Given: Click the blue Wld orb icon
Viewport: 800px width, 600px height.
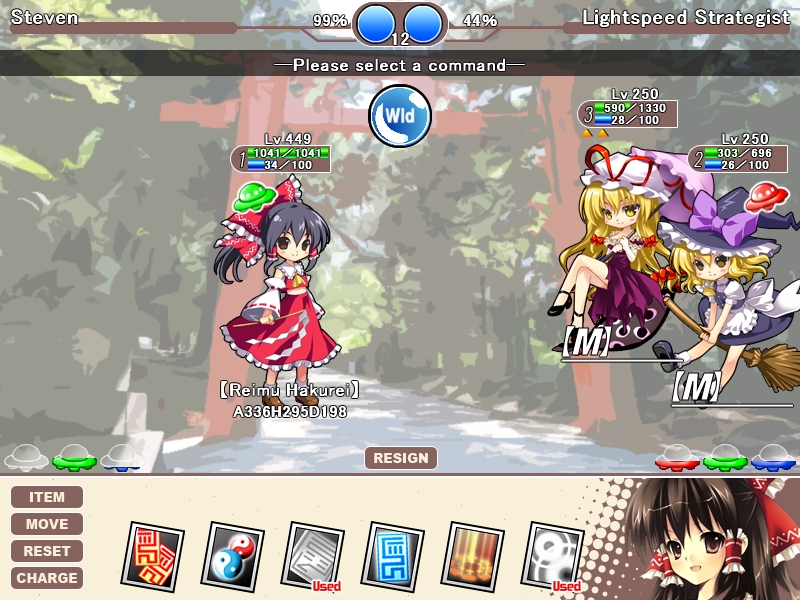Looking at the screenshot, I should point(400,117).
